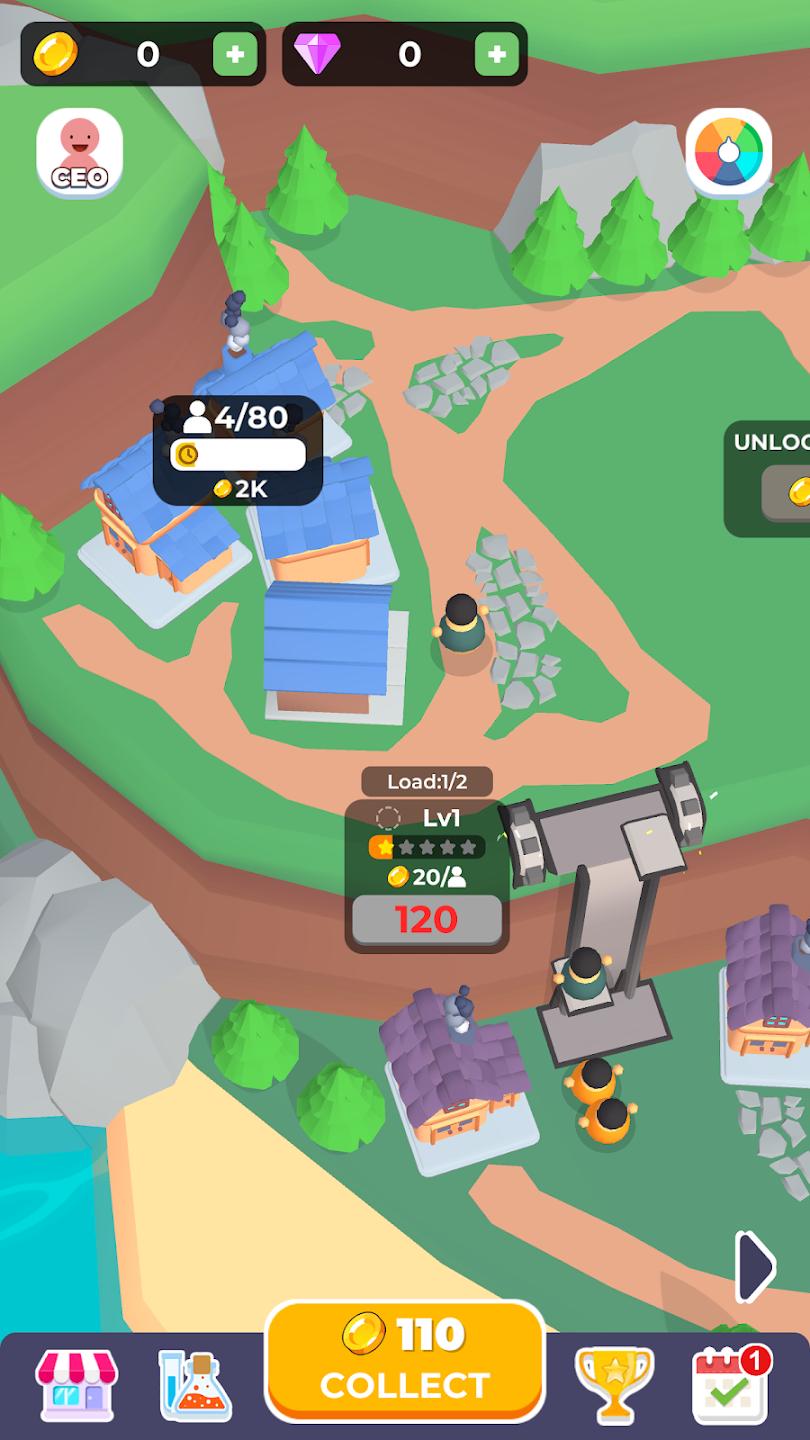Tap the white arrow to move right
Image resolution: width=810 pixels, height=1440 pixels.
(x=755, y=1267)
